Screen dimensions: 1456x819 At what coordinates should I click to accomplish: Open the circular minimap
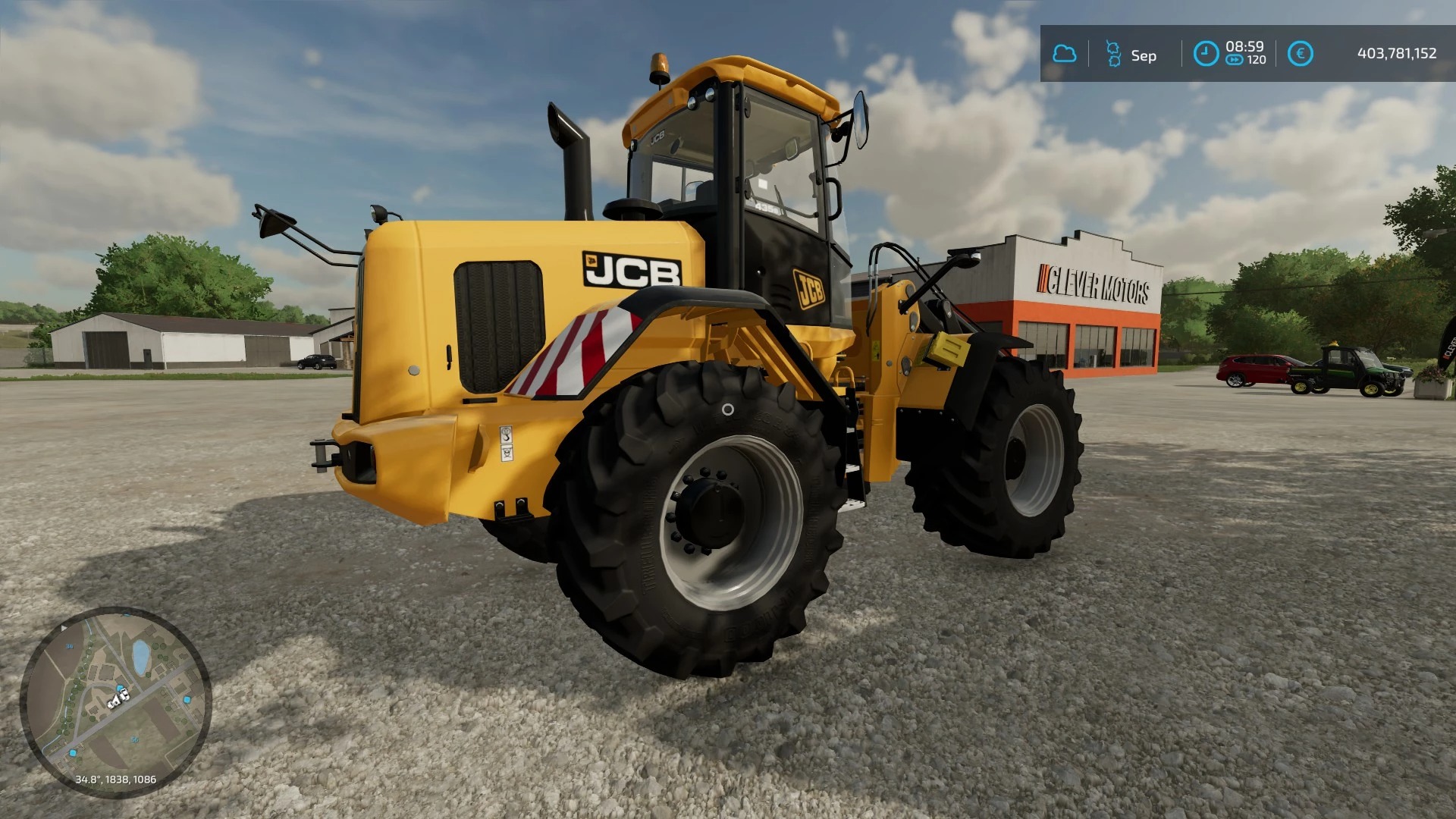(115, 701)
